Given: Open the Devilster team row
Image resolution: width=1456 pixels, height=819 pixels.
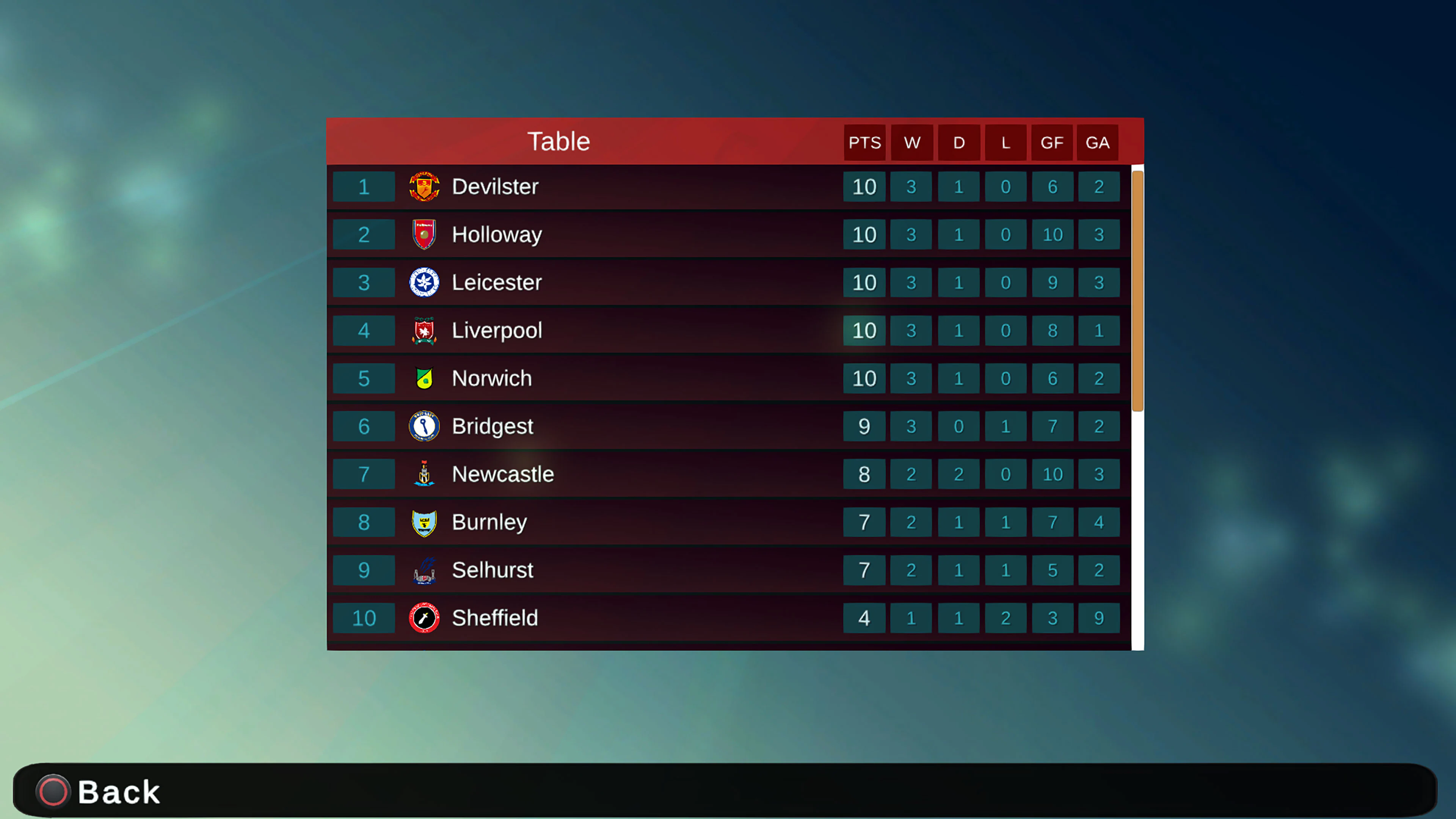Looking at the screenshot, I should (622, 187).
